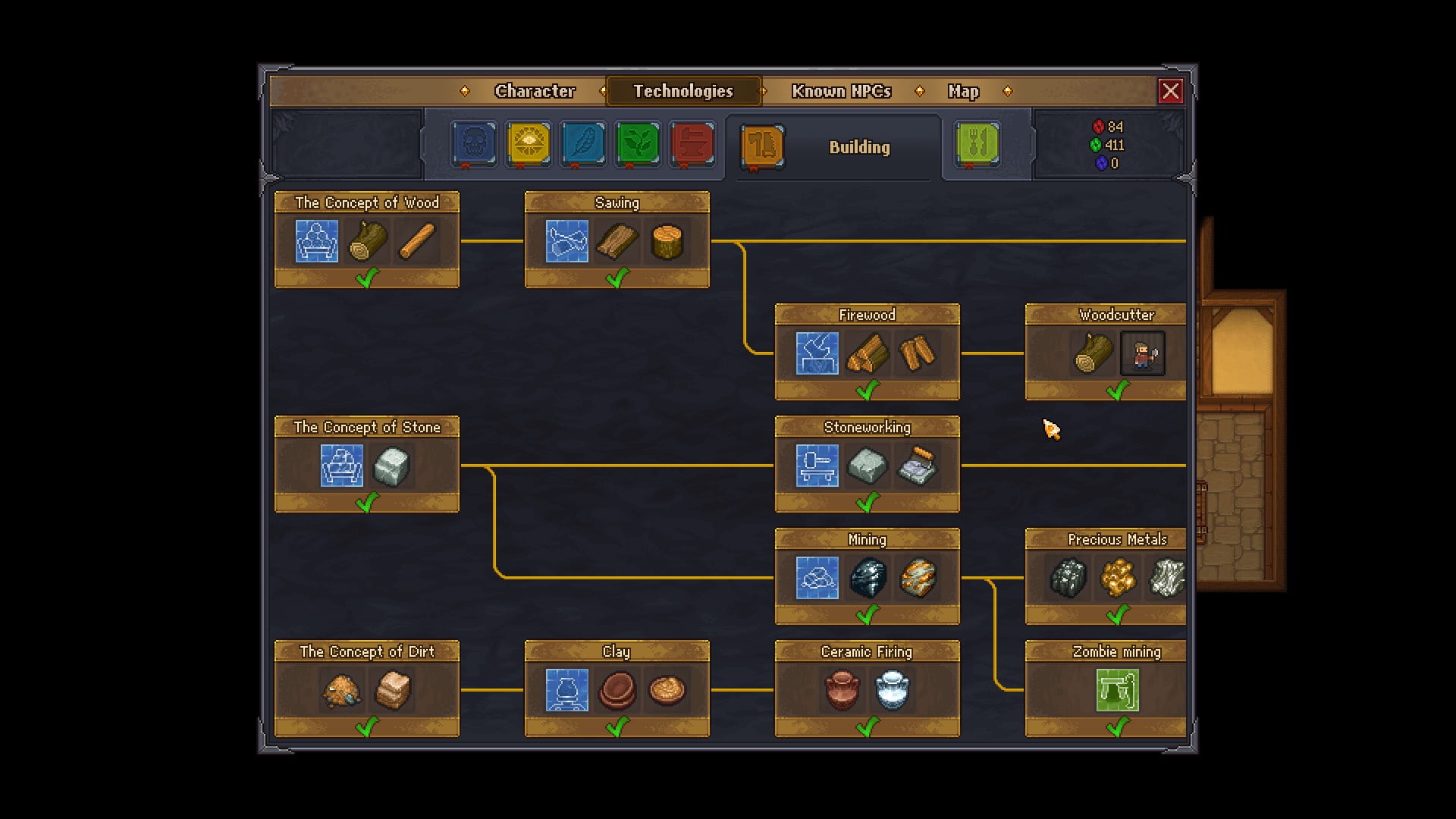Select the blue skull technology category
The height and width of the screenshot is (819, 1456).
click(x=474, y=143)
